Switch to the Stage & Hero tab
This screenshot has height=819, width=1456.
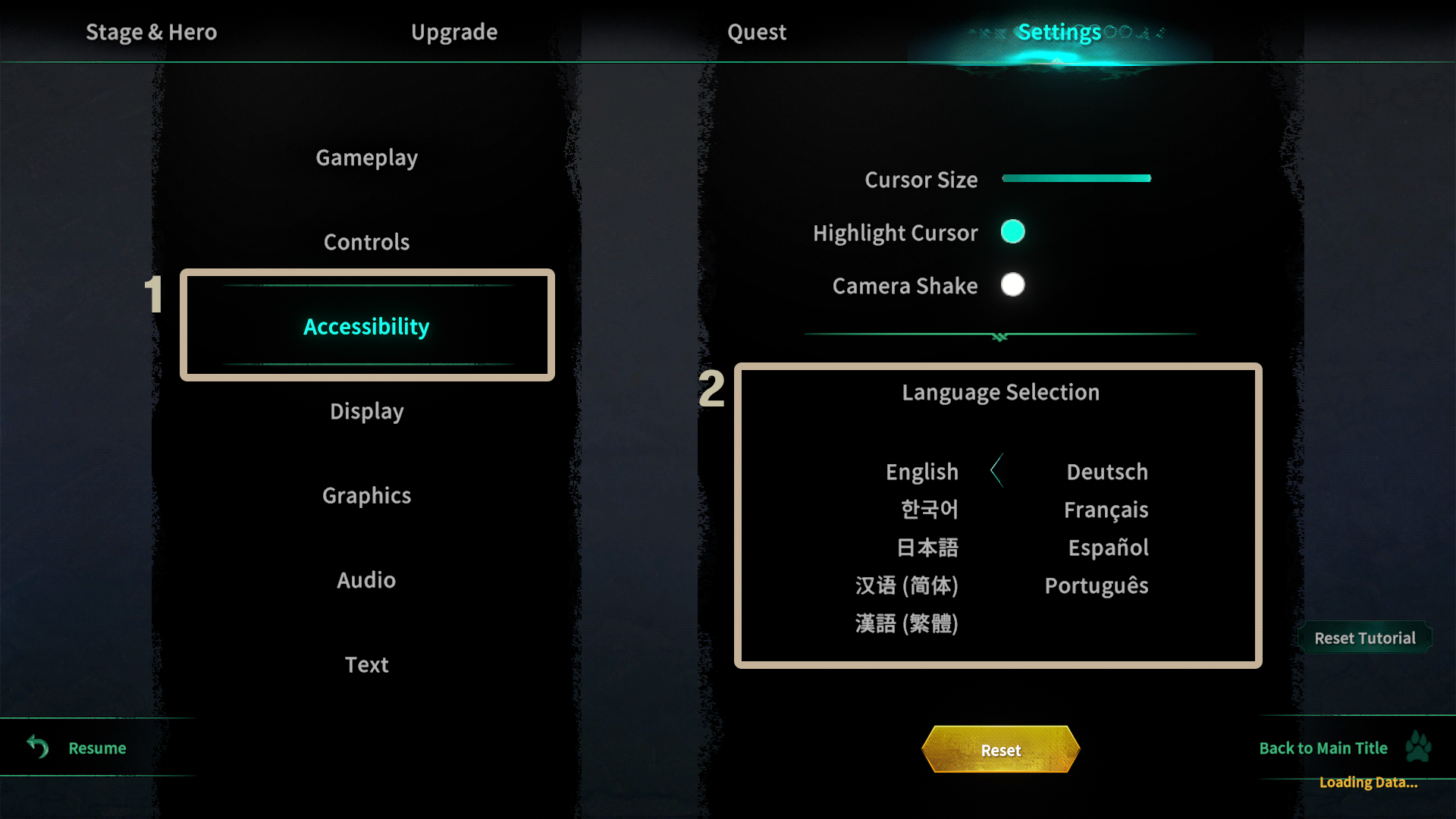[x=151, y=32]
